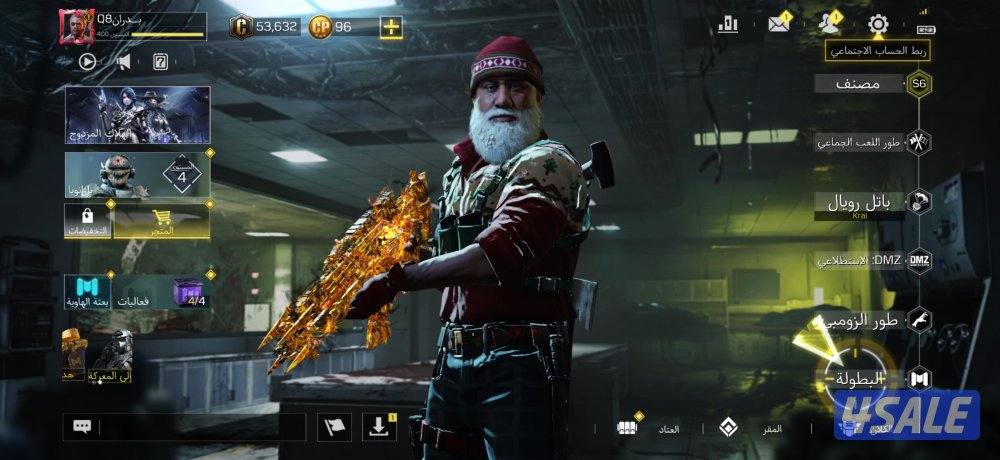
Task: Choose the DMZ Recon mode
Action: (x=862, y=260)
